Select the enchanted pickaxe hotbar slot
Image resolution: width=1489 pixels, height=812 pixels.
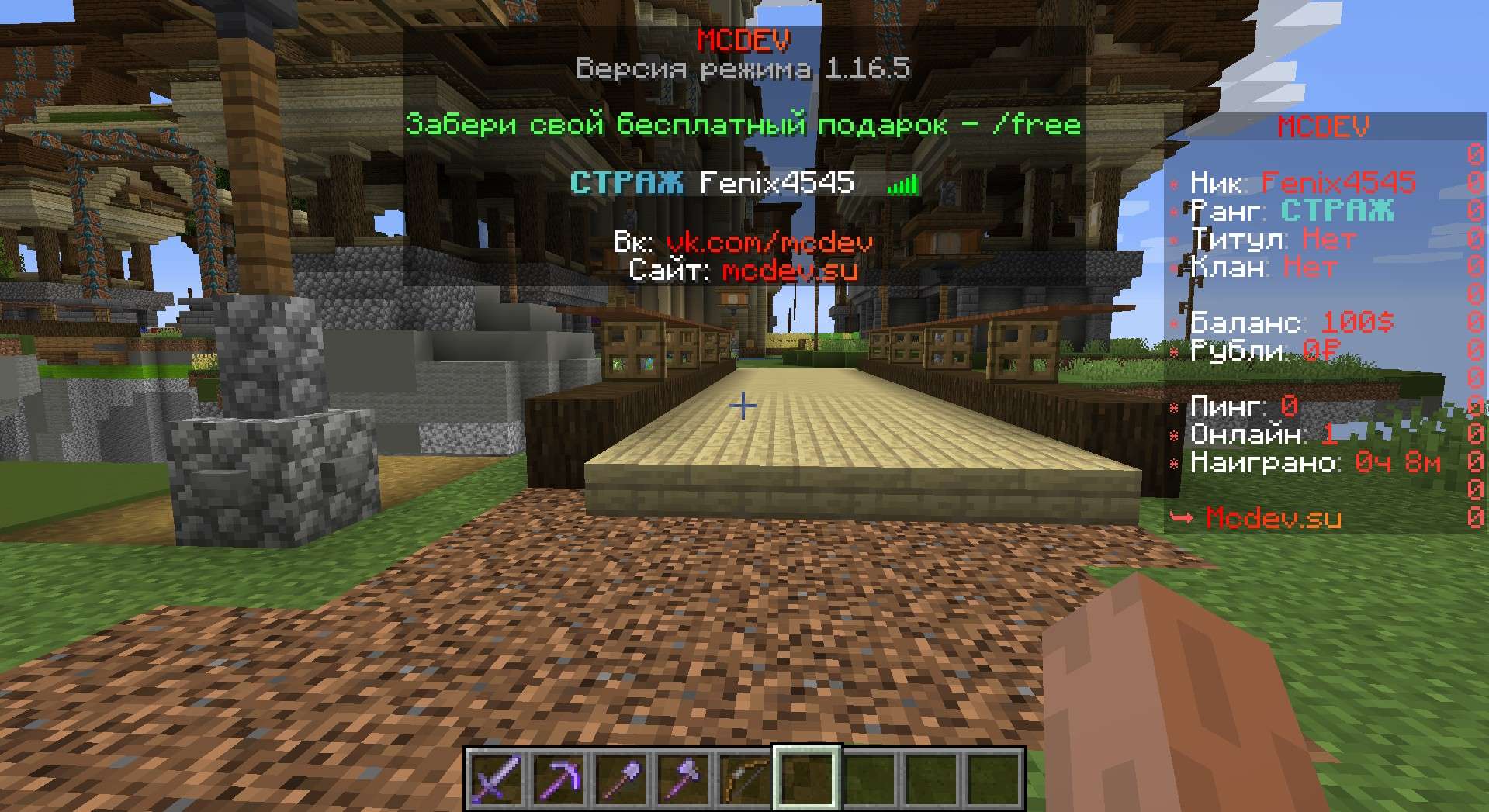point(559,779)
